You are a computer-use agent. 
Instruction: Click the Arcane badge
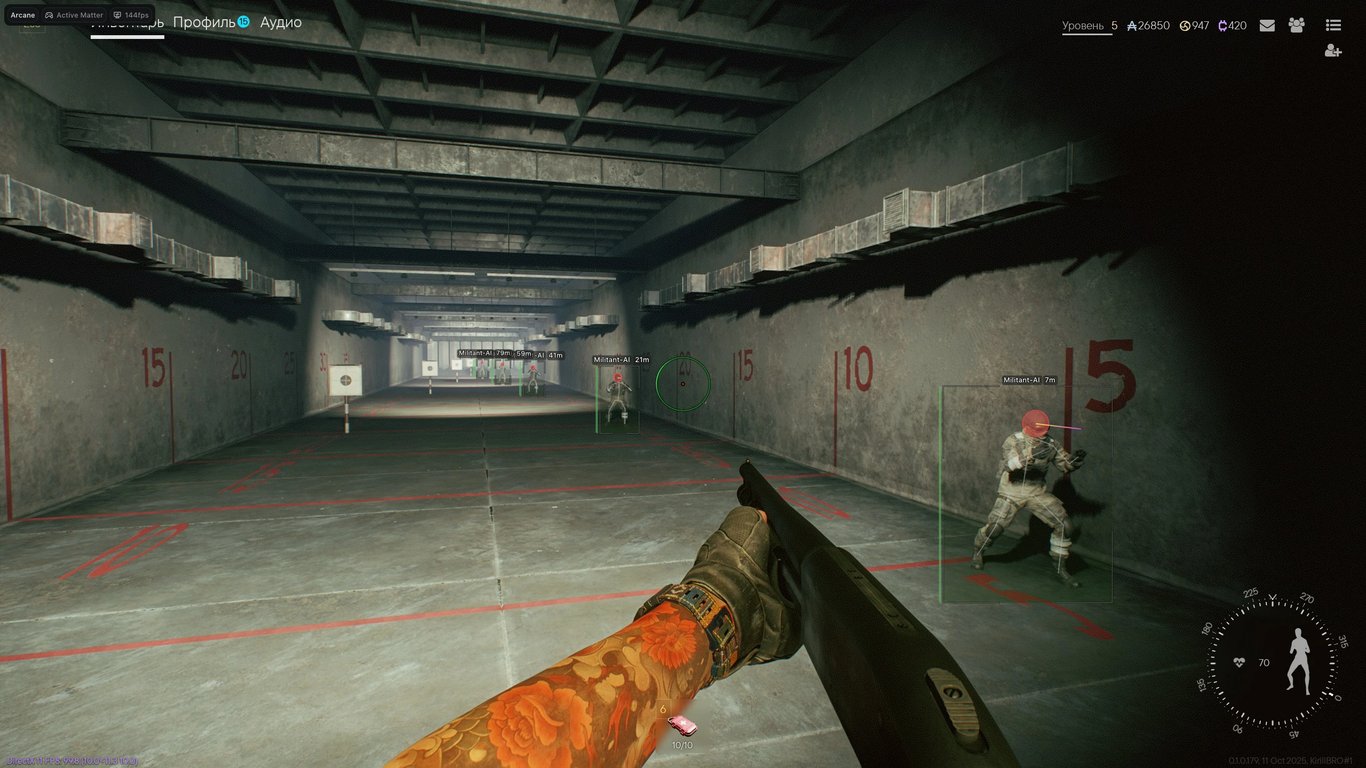[23, 15]
